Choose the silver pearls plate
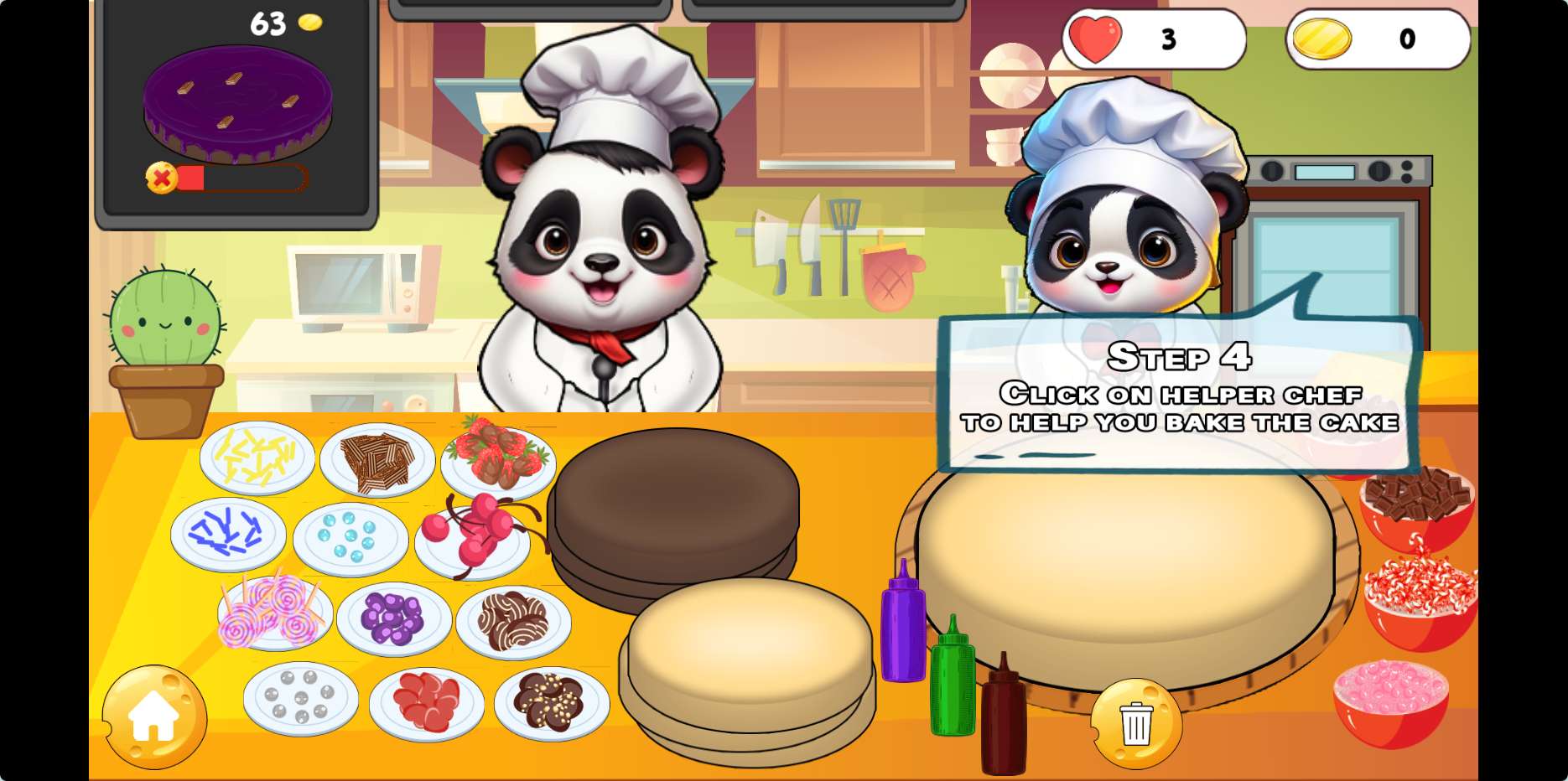 click(300, 697)
